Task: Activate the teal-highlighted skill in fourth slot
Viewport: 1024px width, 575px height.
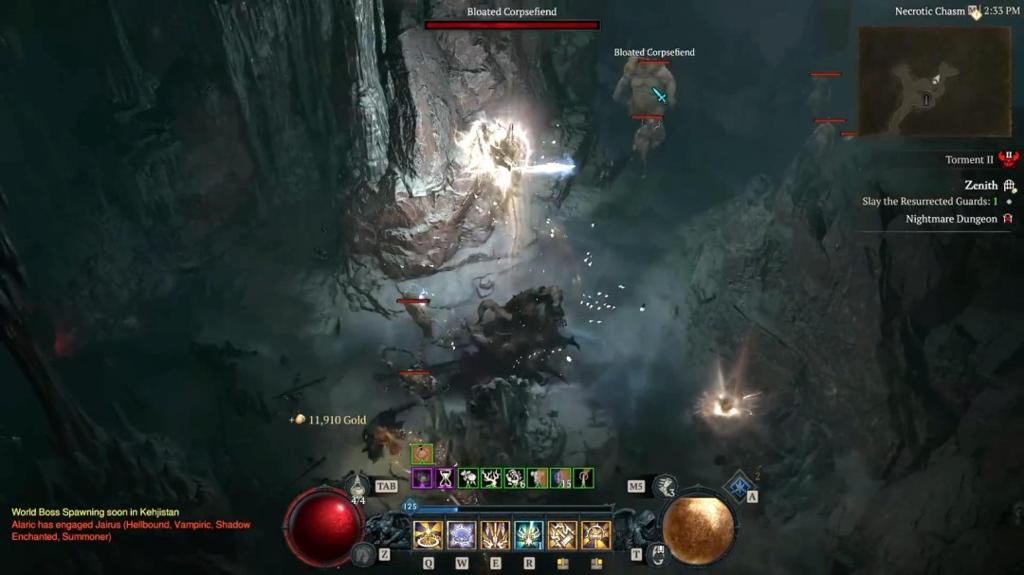Action: tap(529, 535)
